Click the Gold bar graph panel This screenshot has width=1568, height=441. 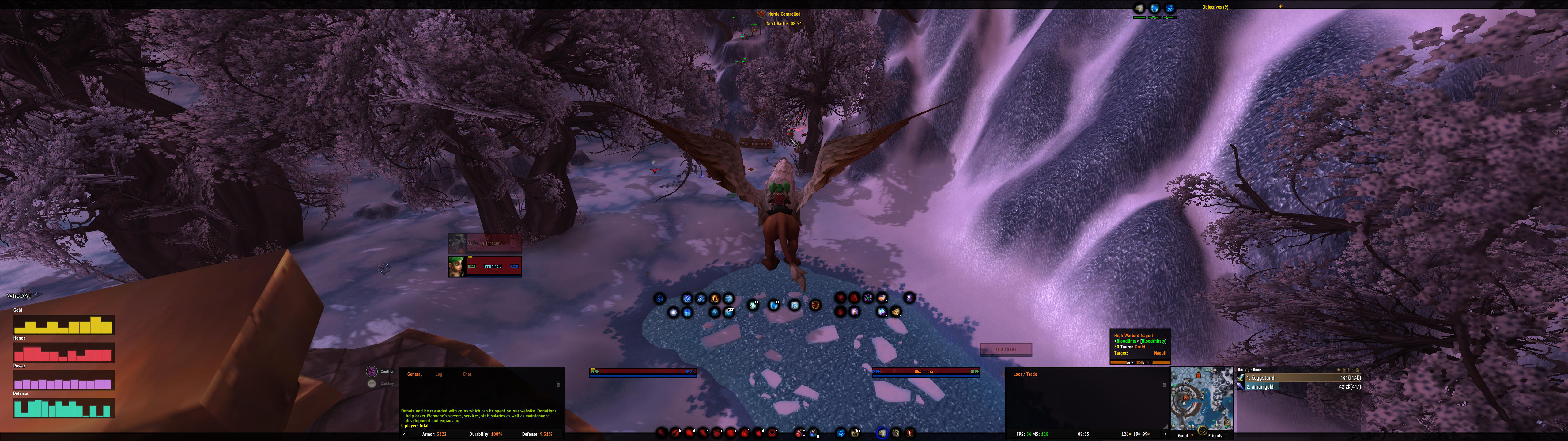(63, 325)
